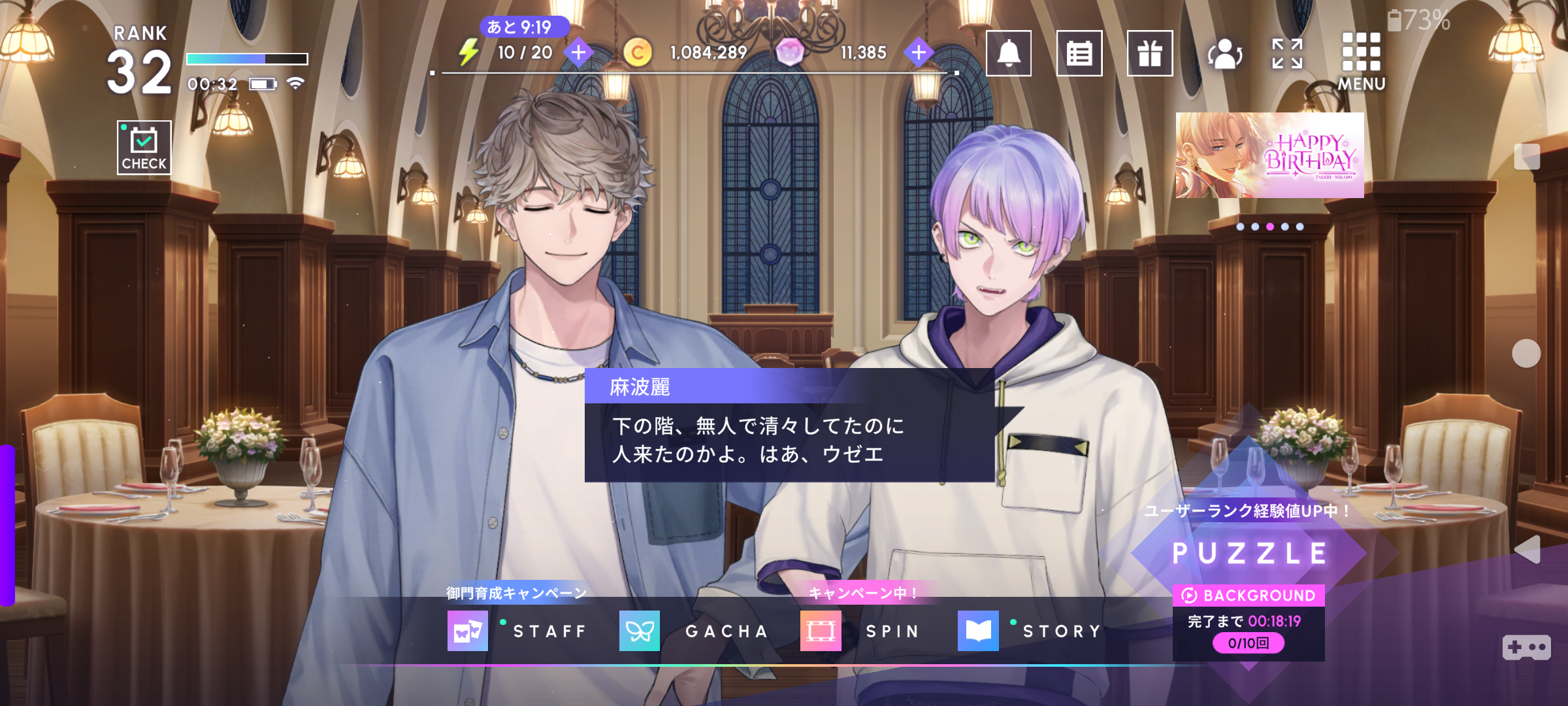Open the notification bell
This screenshot has width=1568, height=706.
[1008, 54]
